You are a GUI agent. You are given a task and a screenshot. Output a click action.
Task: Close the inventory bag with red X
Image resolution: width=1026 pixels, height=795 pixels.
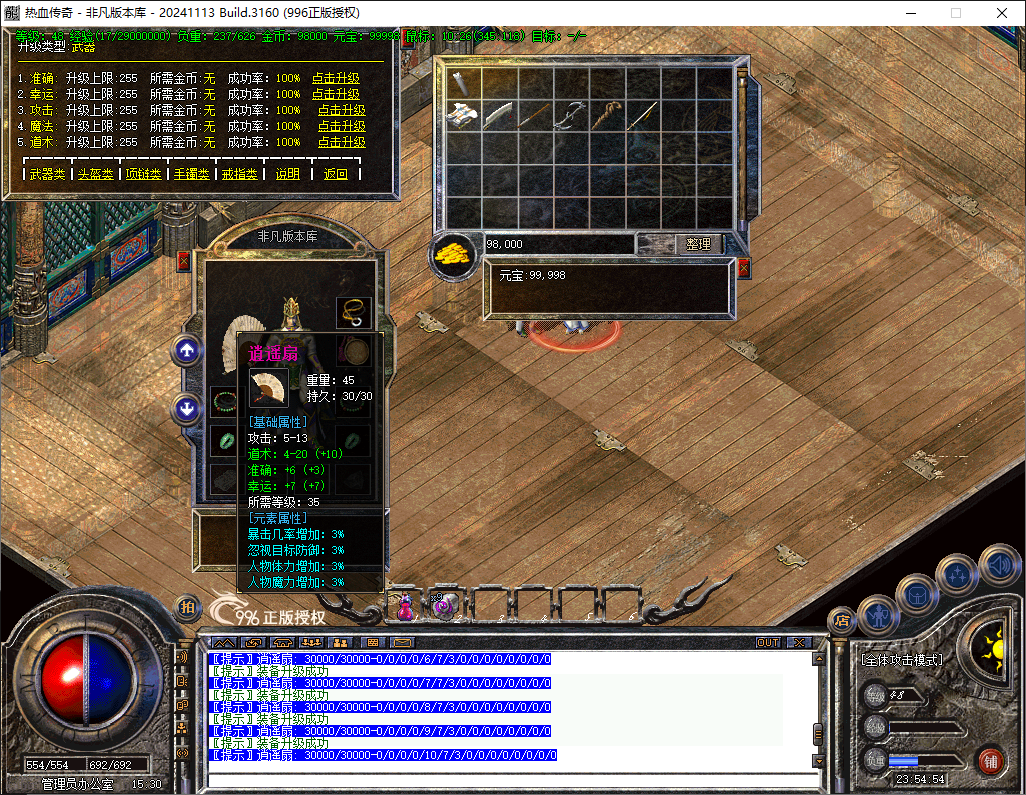[x=743, y=268]
